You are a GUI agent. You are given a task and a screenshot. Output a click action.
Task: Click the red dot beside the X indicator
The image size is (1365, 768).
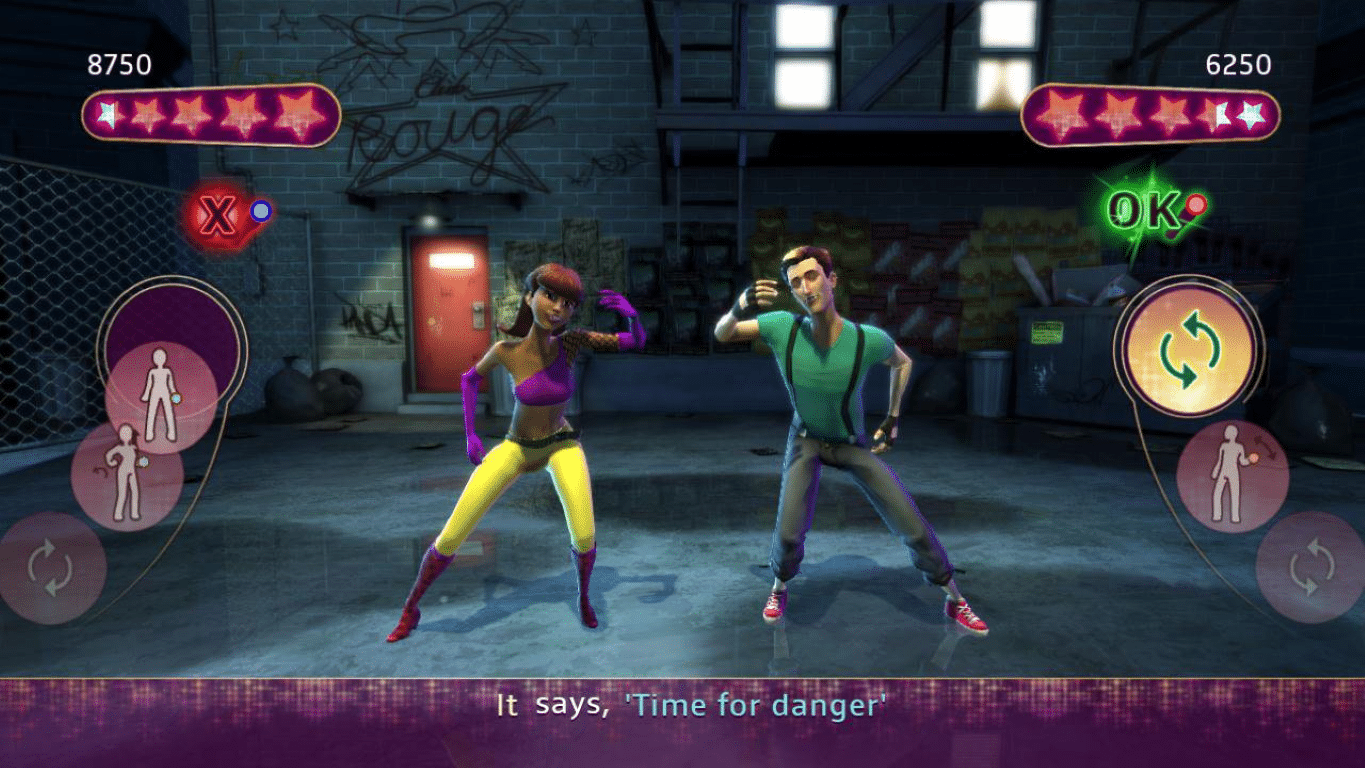[x=261, y=211]
